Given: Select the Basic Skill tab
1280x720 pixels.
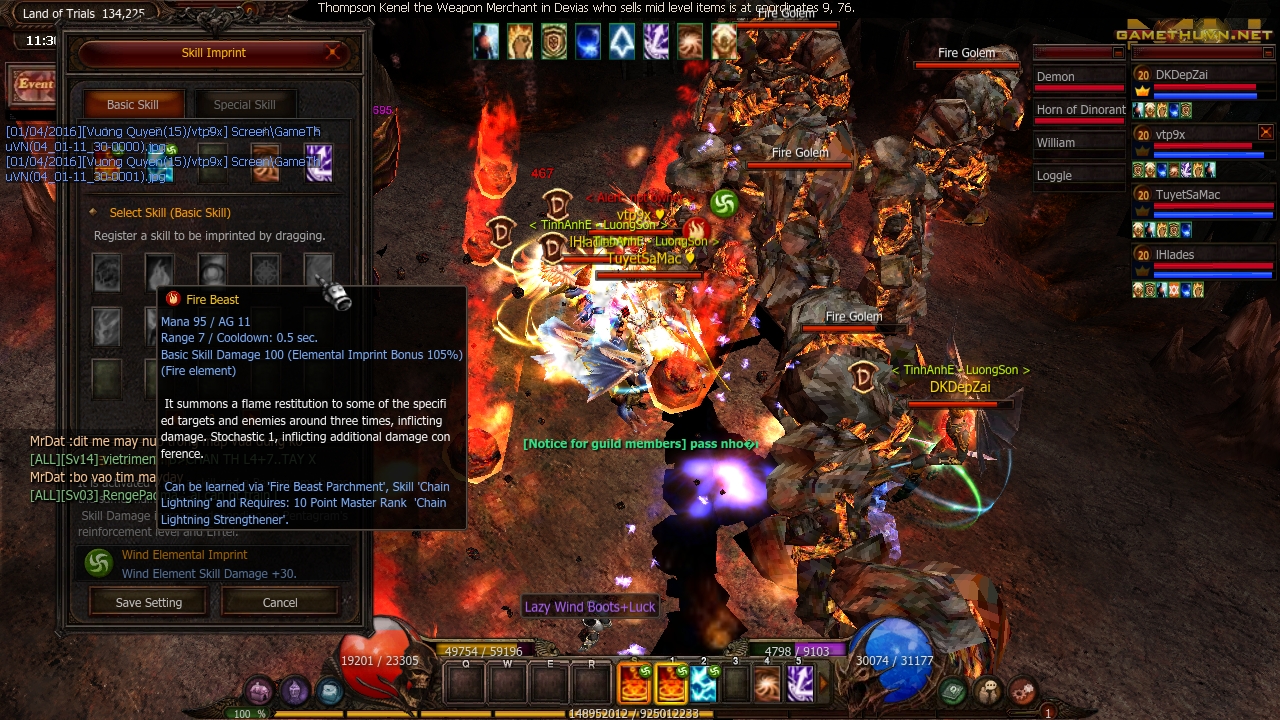Looking at the screenshot, I should tap(133, 103).
